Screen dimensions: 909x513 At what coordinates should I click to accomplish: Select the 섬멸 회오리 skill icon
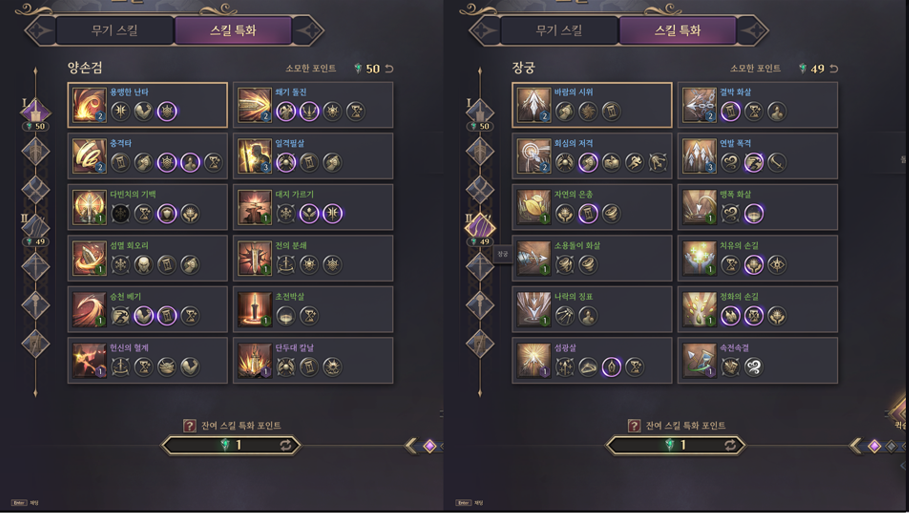pos(89,258)
